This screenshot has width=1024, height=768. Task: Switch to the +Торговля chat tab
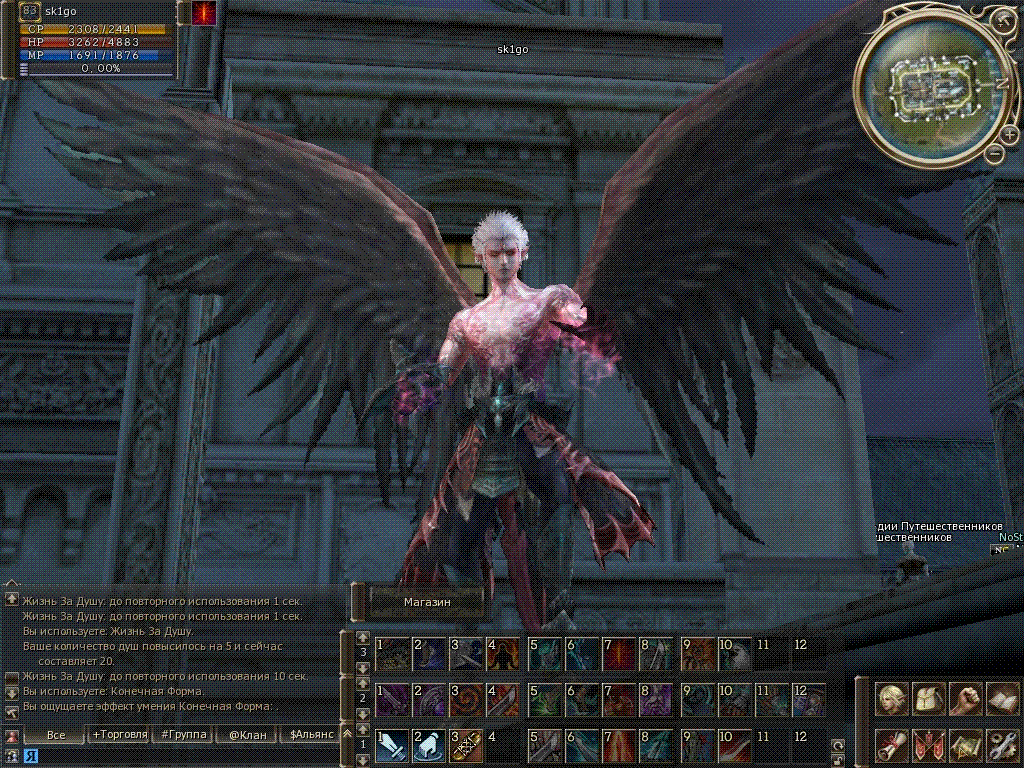120,735
